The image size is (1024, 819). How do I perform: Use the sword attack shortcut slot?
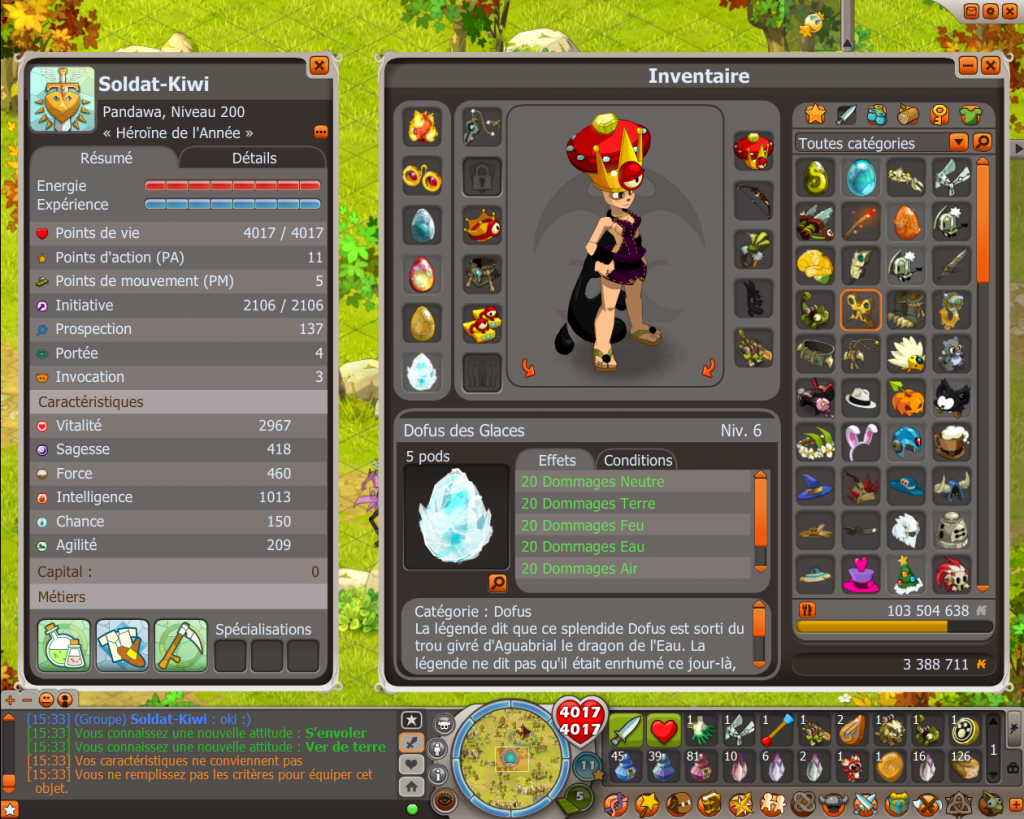[x=627, y=729]
